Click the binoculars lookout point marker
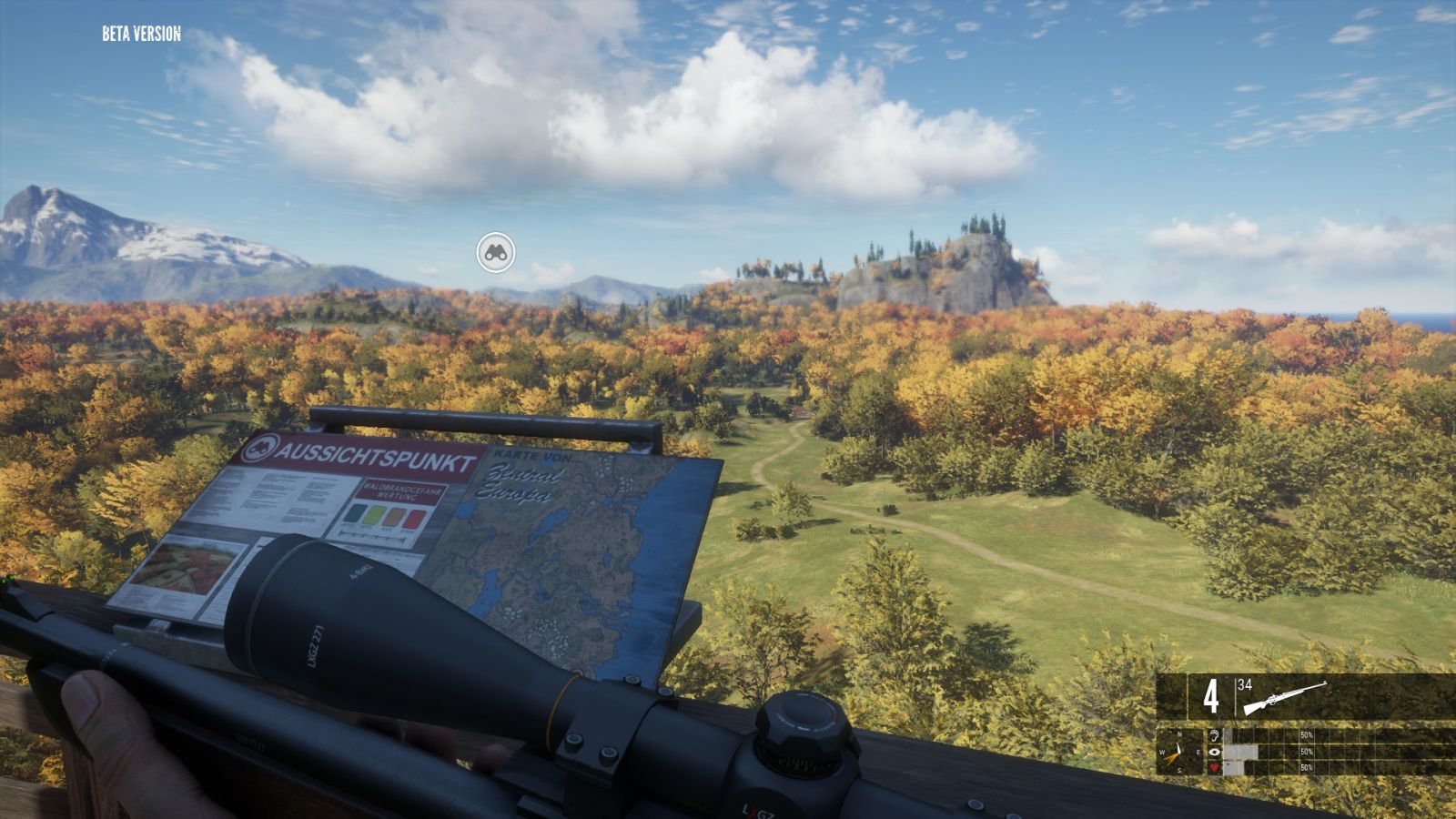The image size is (1456, 819). tap(495, 252)
